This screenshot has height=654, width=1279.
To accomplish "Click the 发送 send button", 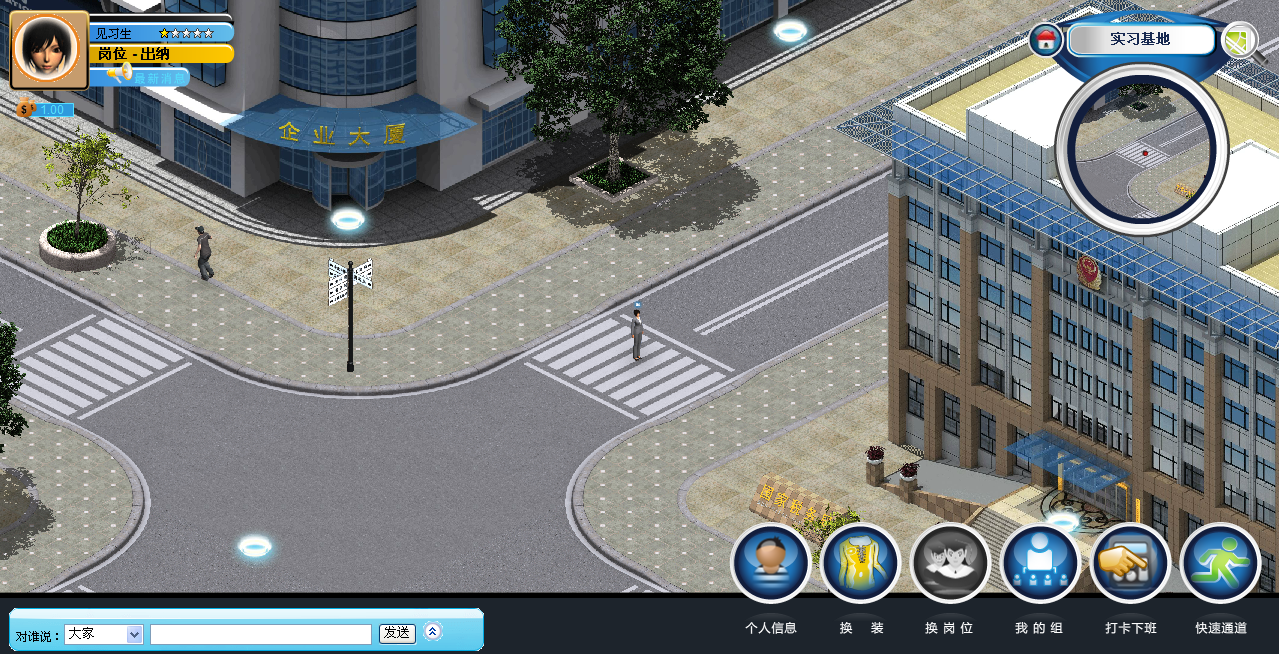I will coord(397,633).
